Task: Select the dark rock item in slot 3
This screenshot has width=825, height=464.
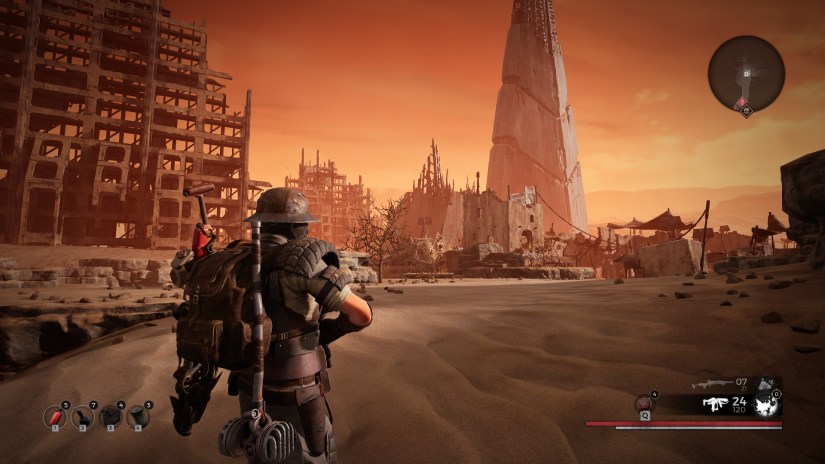Action: point(110,417)
